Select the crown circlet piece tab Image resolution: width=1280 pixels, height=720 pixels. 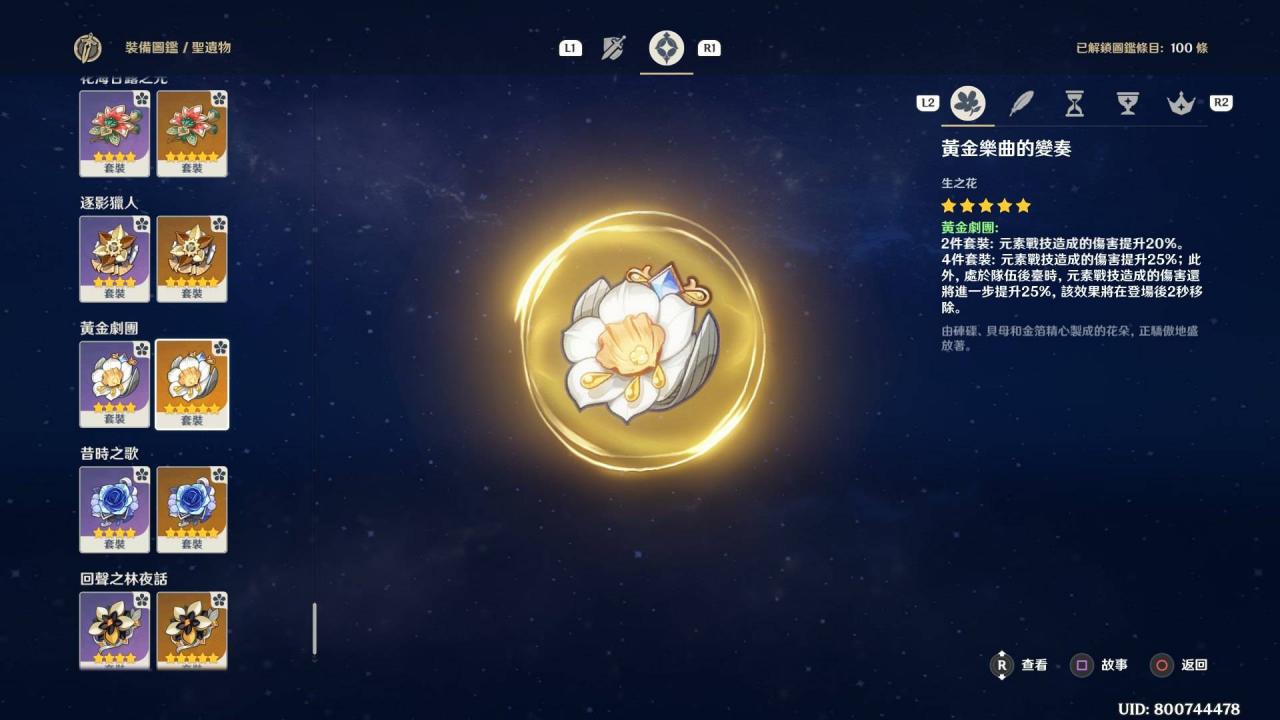click(x=1181, y=103)
